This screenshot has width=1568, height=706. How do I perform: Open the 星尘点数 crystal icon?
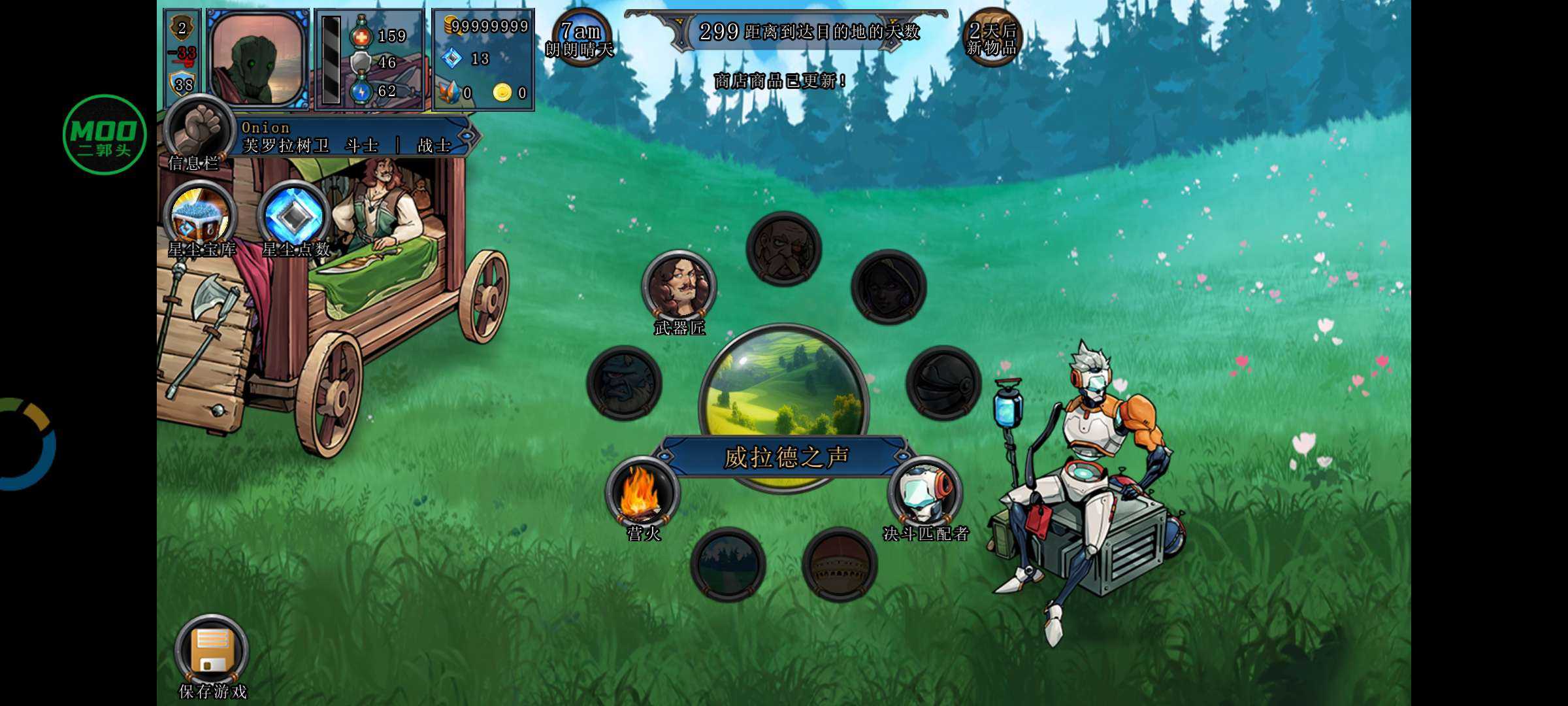tap(294, 216)
